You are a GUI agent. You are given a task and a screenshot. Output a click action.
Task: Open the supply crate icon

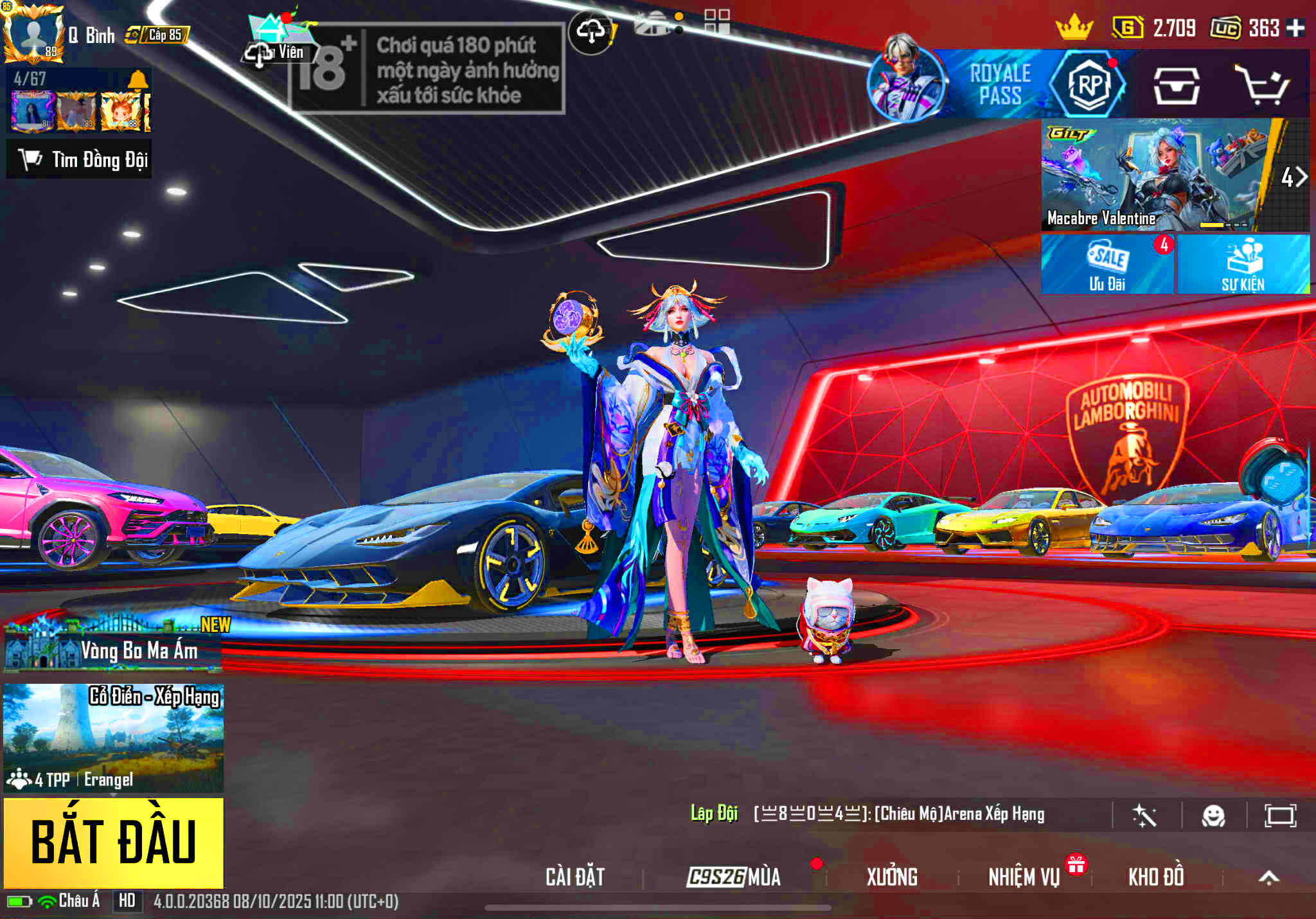point(1176,86)
